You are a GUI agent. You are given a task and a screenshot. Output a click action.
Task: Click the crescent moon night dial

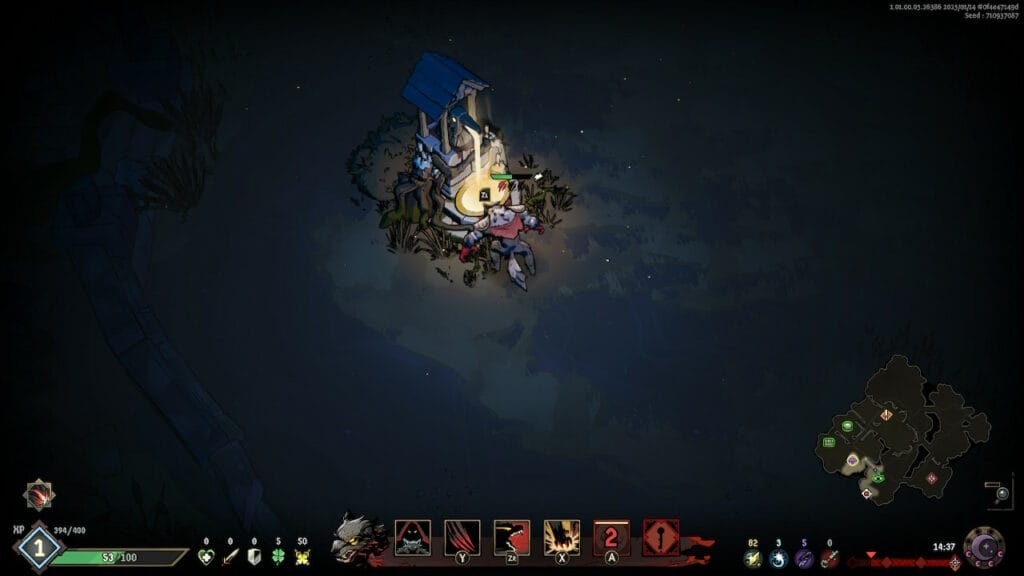pos(983,547)
